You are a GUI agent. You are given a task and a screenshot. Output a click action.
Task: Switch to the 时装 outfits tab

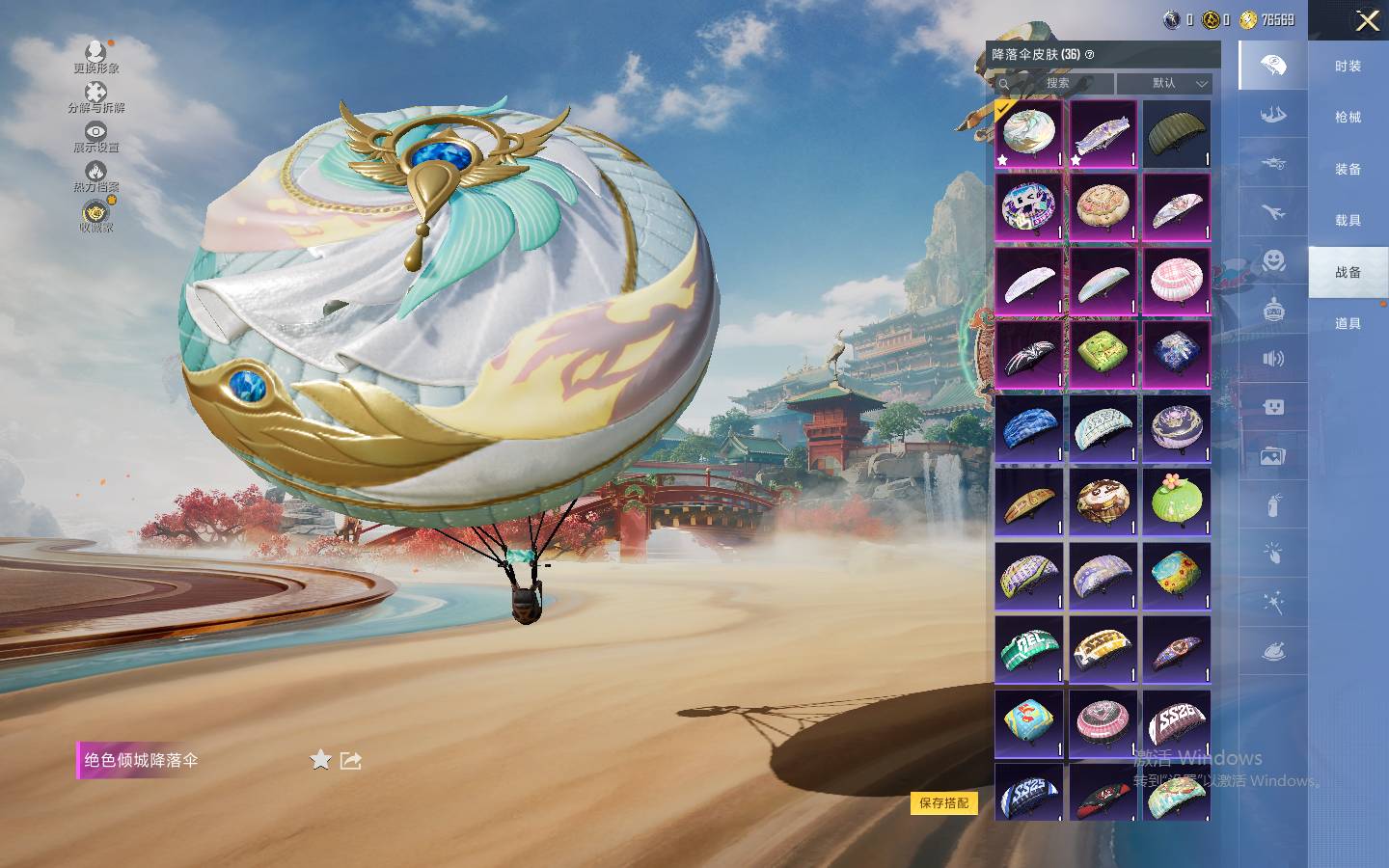pos(1348,67)
